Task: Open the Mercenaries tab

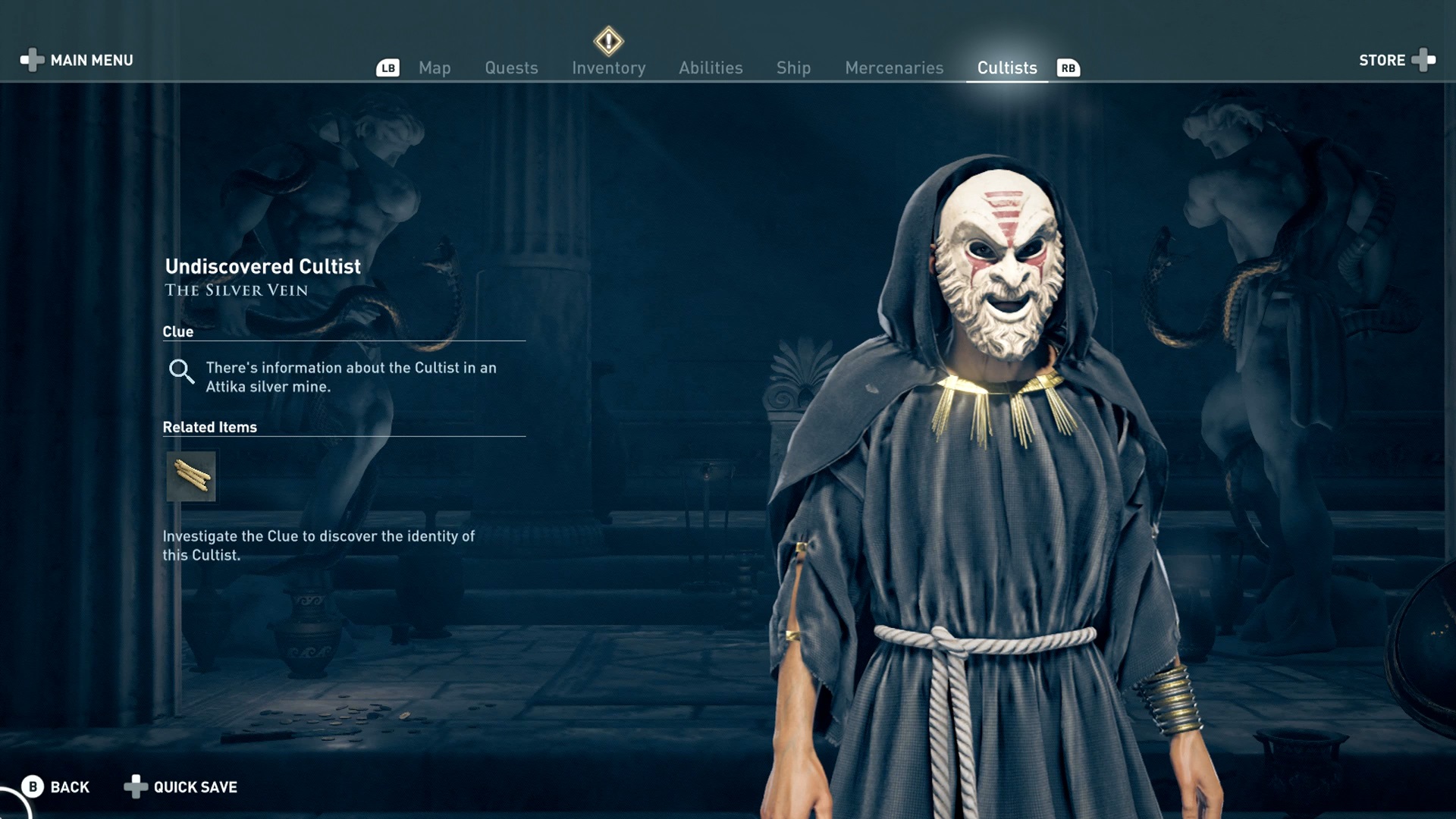Action: pyautogui.click(x=894, y=67)
